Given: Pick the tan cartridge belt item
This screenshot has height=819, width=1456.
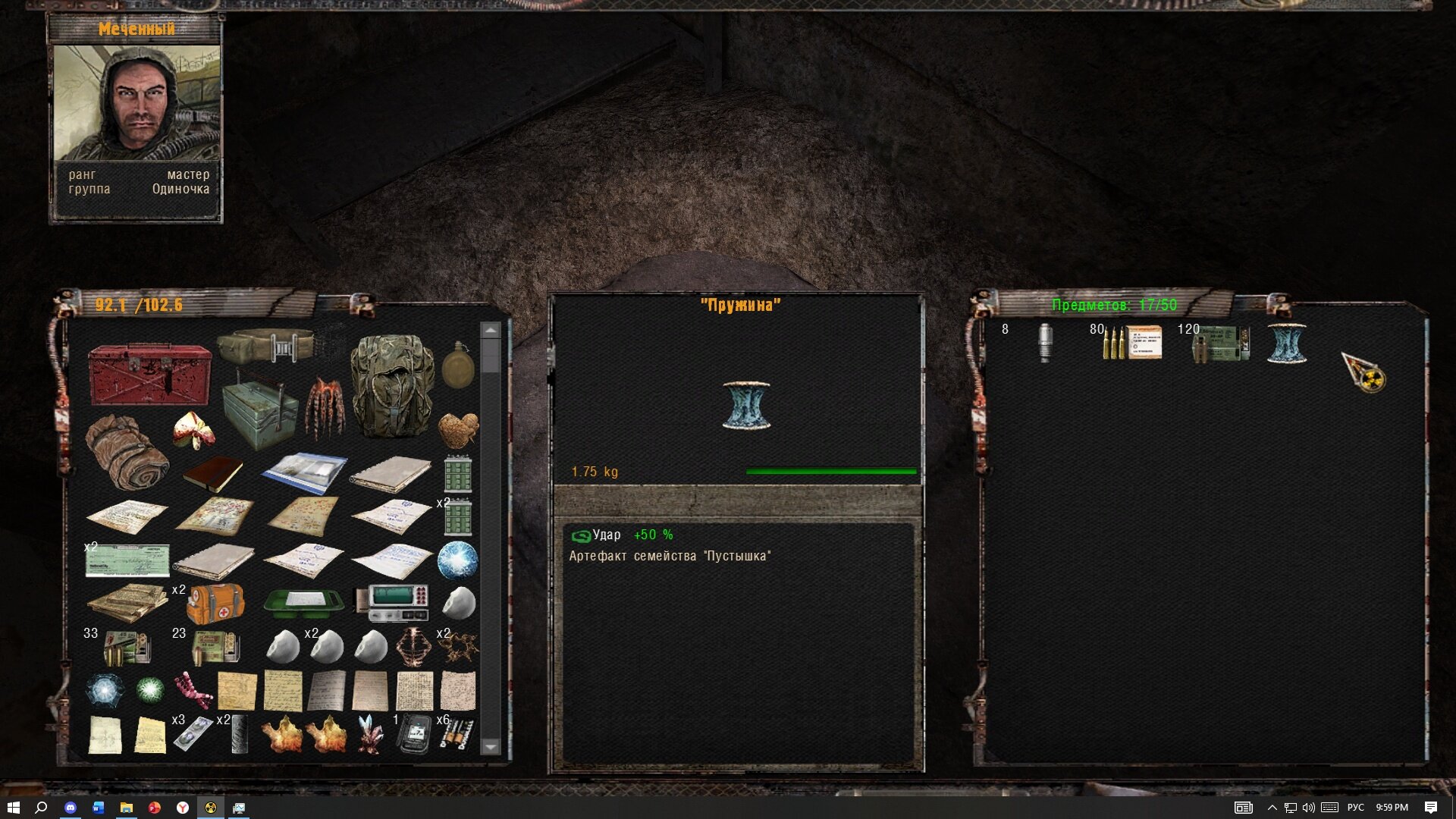Looking at the screenshot, I should [x=266, y=346].
